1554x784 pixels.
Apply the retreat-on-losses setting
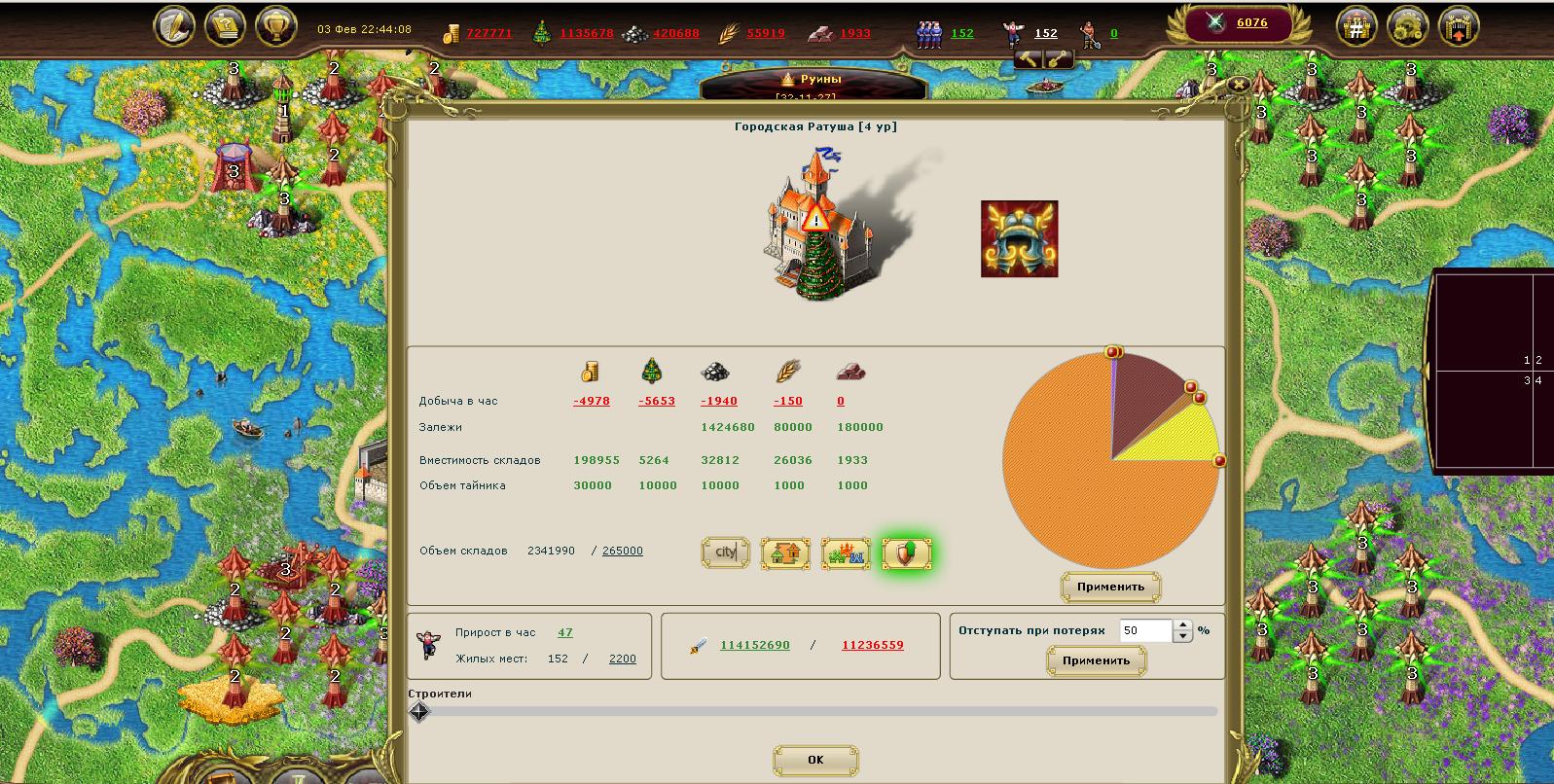1096,660
